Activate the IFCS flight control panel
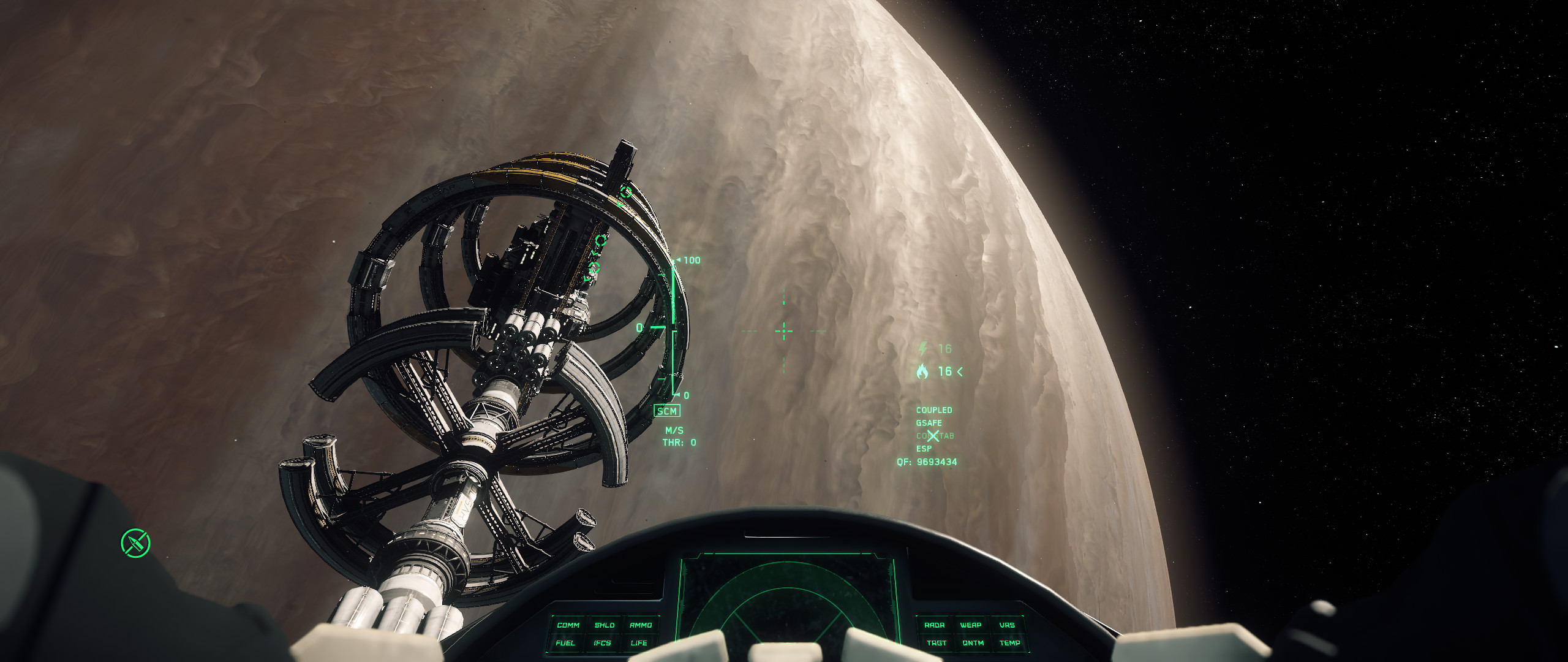The width and height of the screenshot is (1568, 662). tap(602, 643)
